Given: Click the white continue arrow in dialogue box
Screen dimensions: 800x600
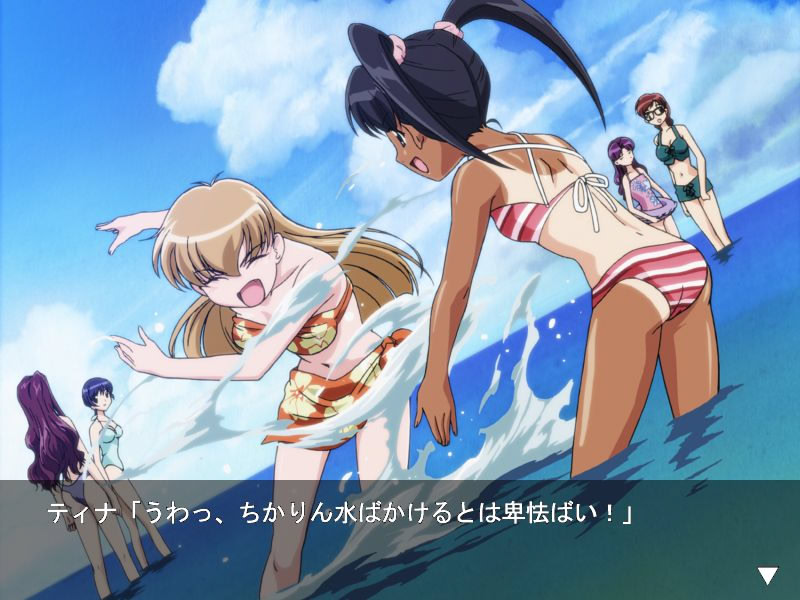Looking at the screenshot, I should point(767,575).
